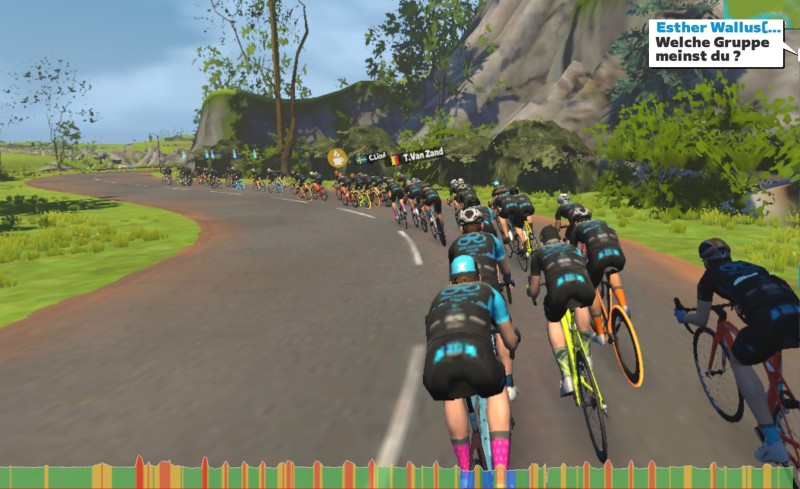The image size is (800, 489).
Task: Click the coffee cup badge icon
Action: pyautogui.click(x=338, y=157)
